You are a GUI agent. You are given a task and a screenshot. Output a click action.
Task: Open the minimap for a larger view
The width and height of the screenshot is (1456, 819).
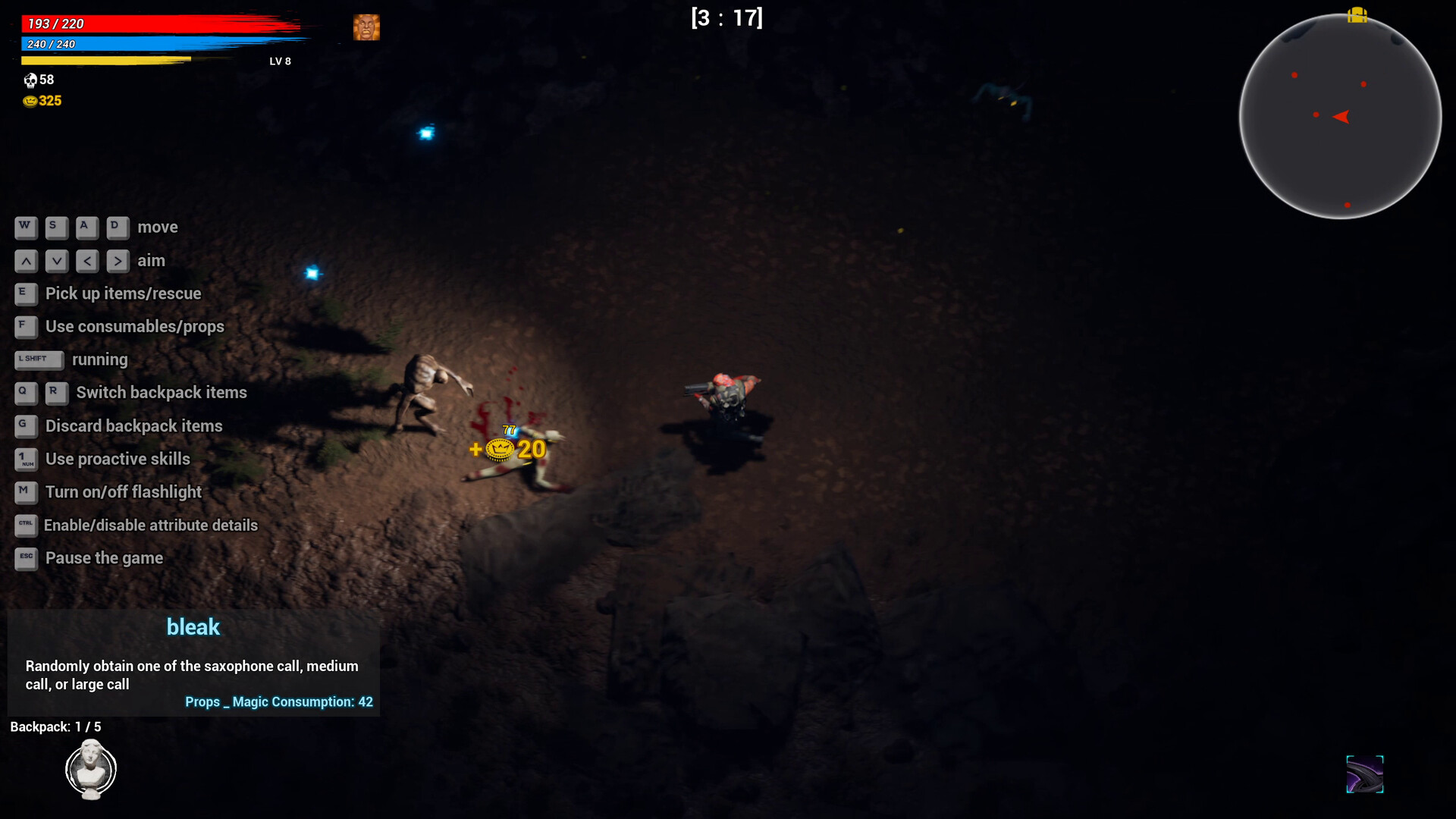[1340, 118]
